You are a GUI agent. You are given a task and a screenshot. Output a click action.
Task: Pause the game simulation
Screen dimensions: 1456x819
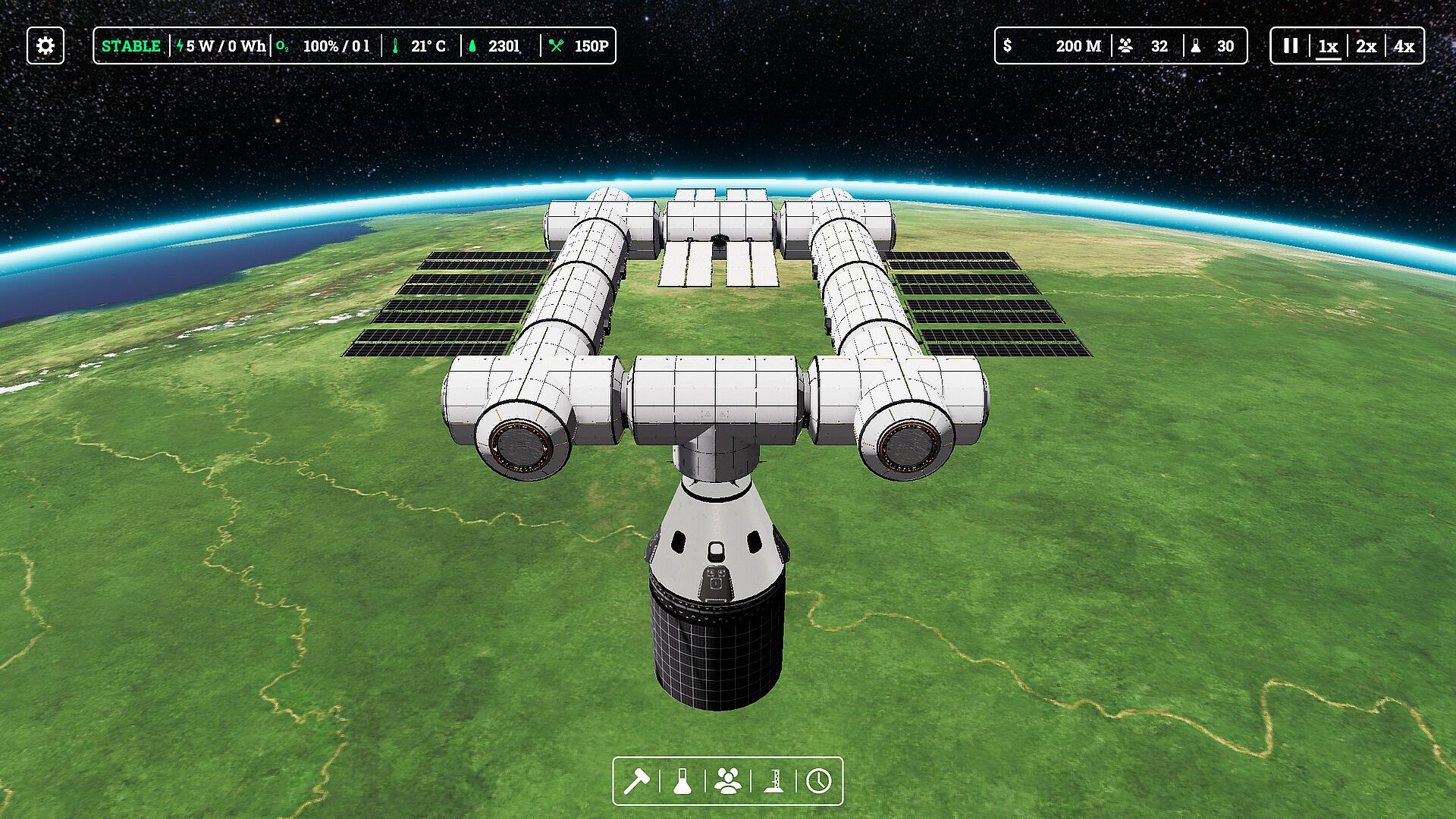(1290, 45)
